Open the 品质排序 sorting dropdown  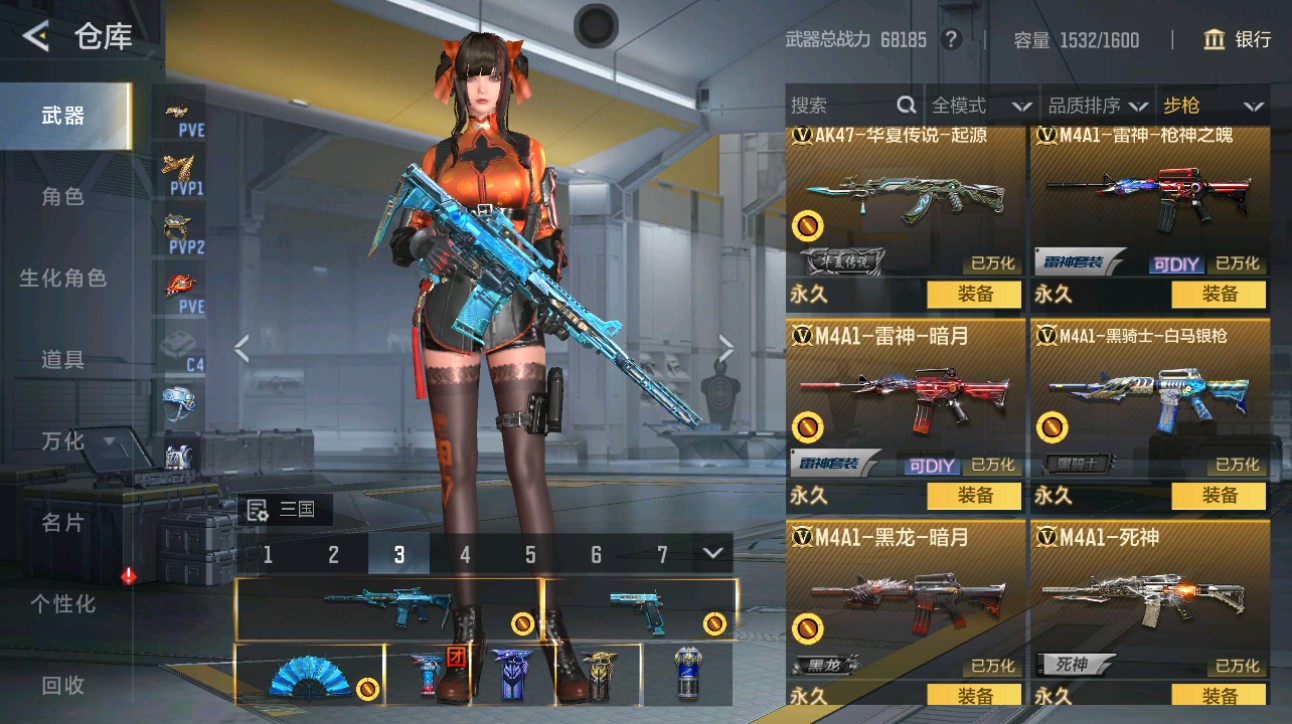coord(1097,105)
